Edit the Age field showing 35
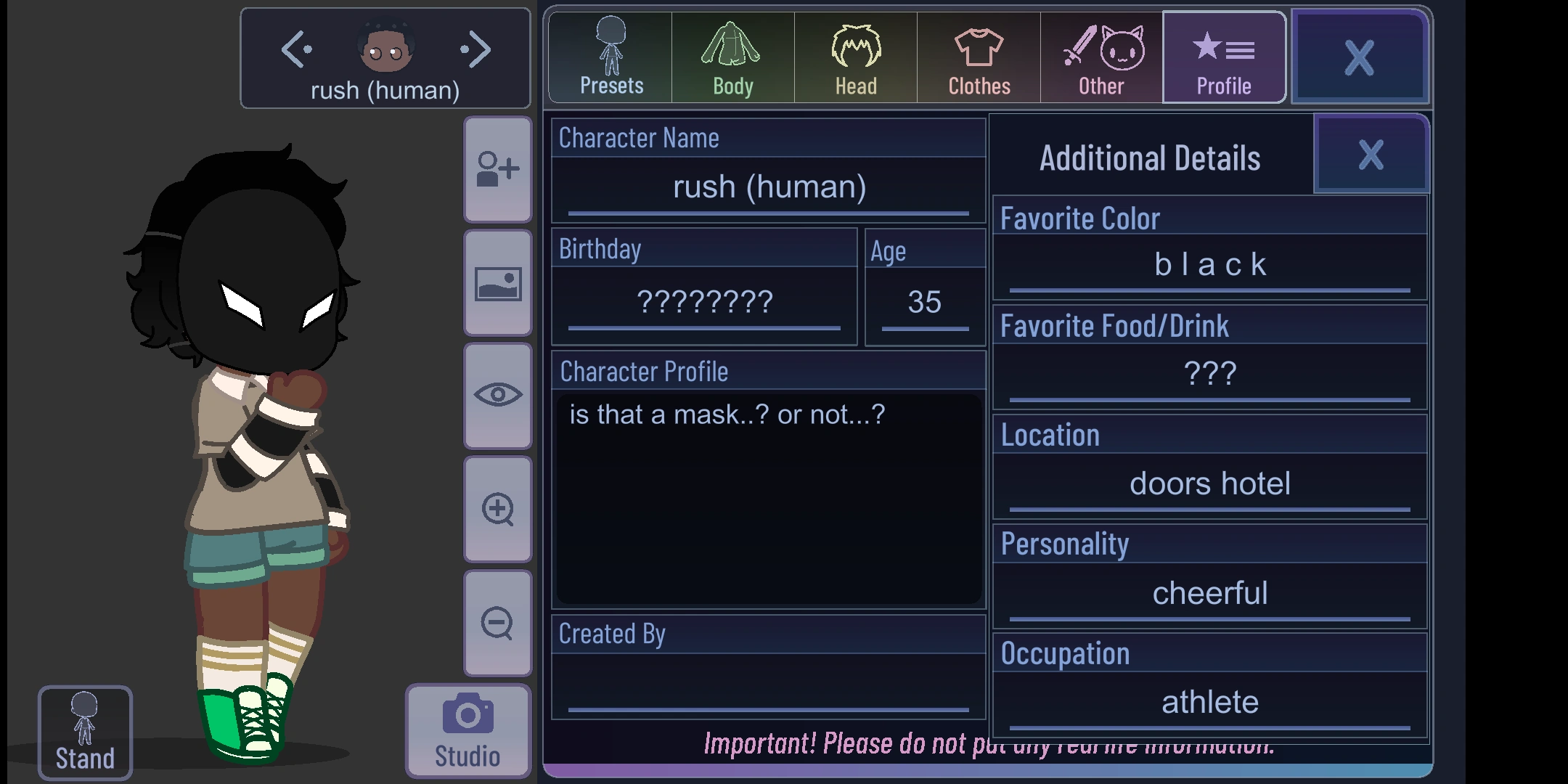Screen dimensions: 1568x784 [x=924, y=303]
